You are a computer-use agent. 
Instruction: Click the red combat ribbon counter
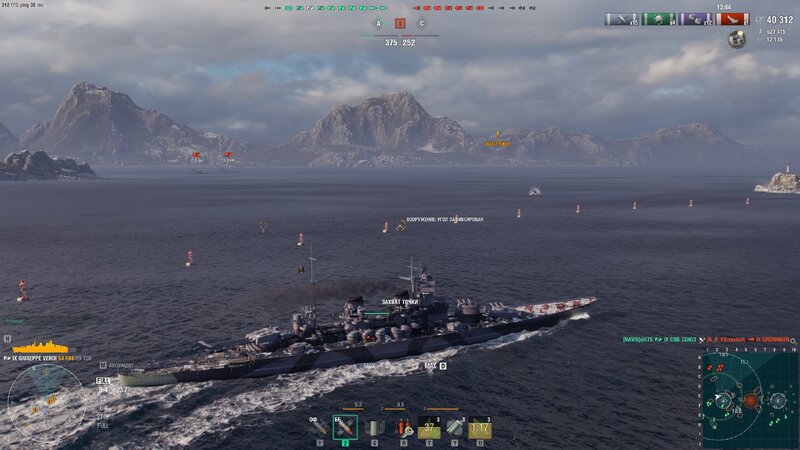[x=733, y=19]
